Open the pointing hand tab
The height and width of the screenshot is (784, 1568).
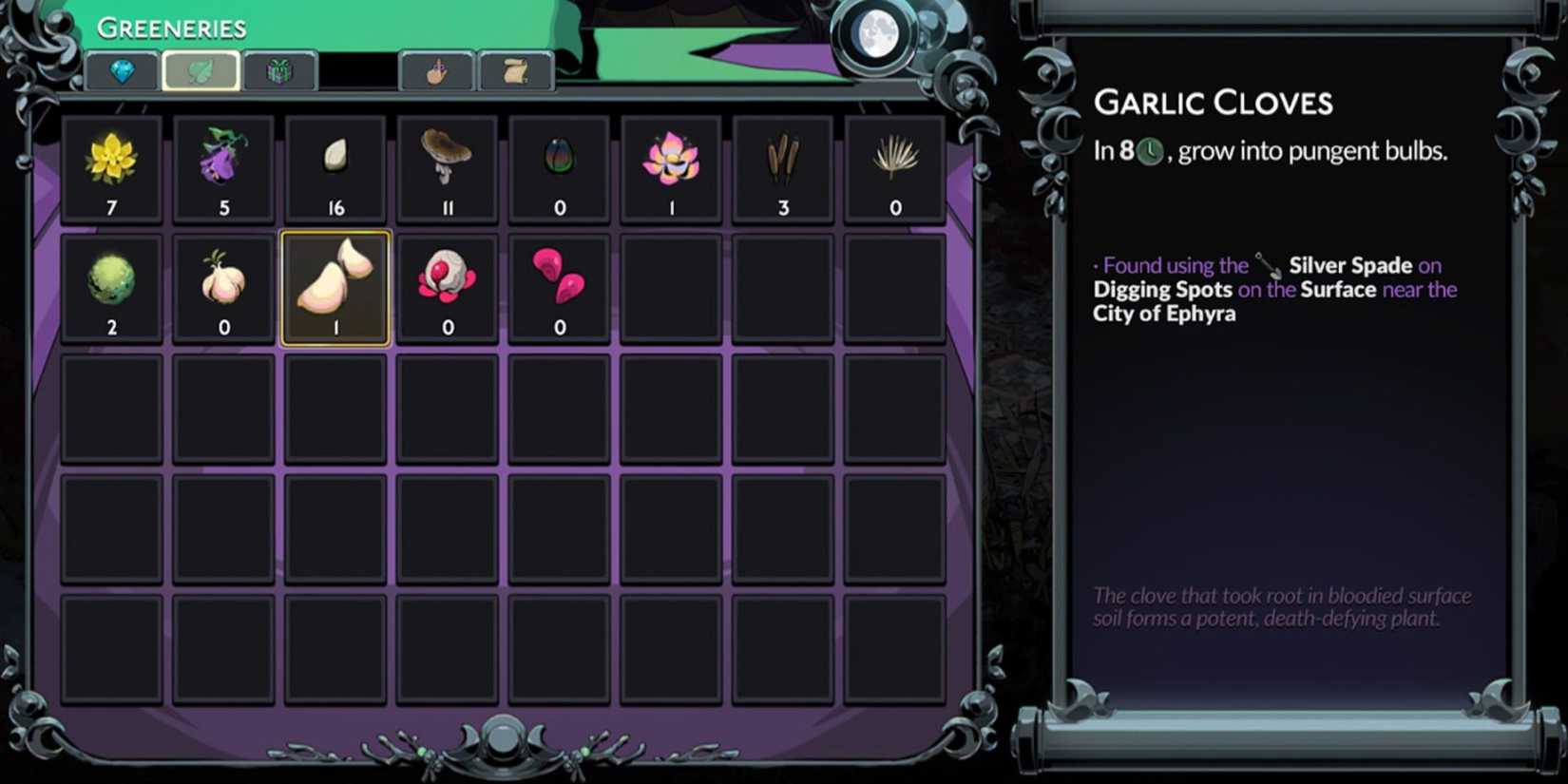(438, 69)
